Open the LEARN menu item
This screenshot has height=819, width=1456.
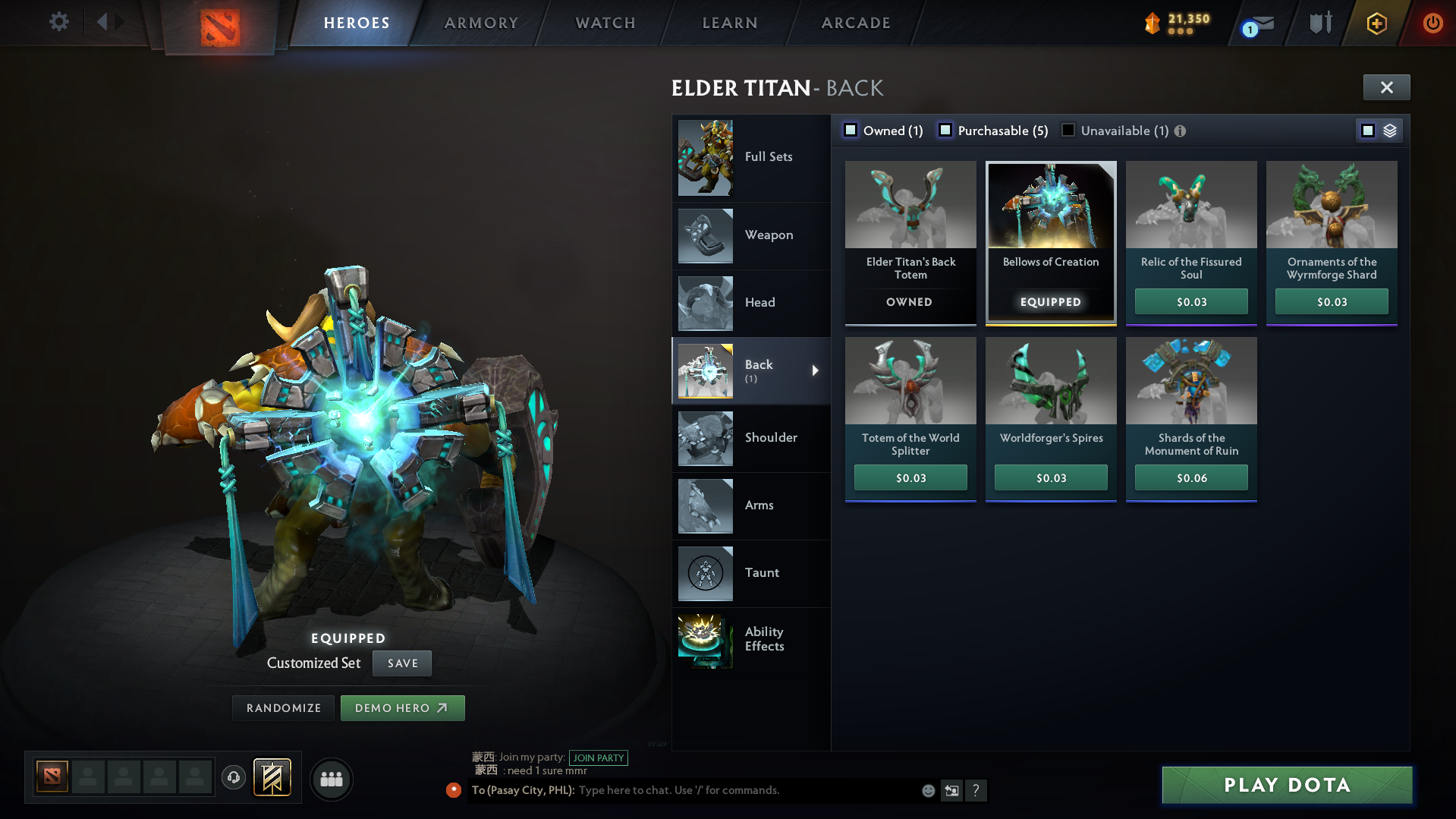pyautogui.click(x=728, y=23)
